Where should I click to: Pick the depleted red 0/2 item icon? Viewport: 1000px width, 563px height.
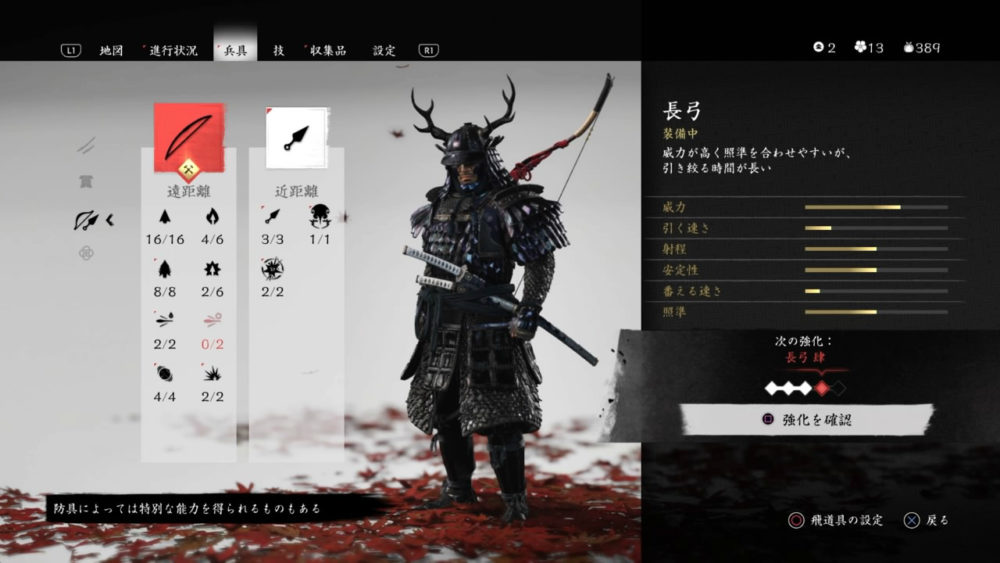pyautogui.click(x=212, y=322)
